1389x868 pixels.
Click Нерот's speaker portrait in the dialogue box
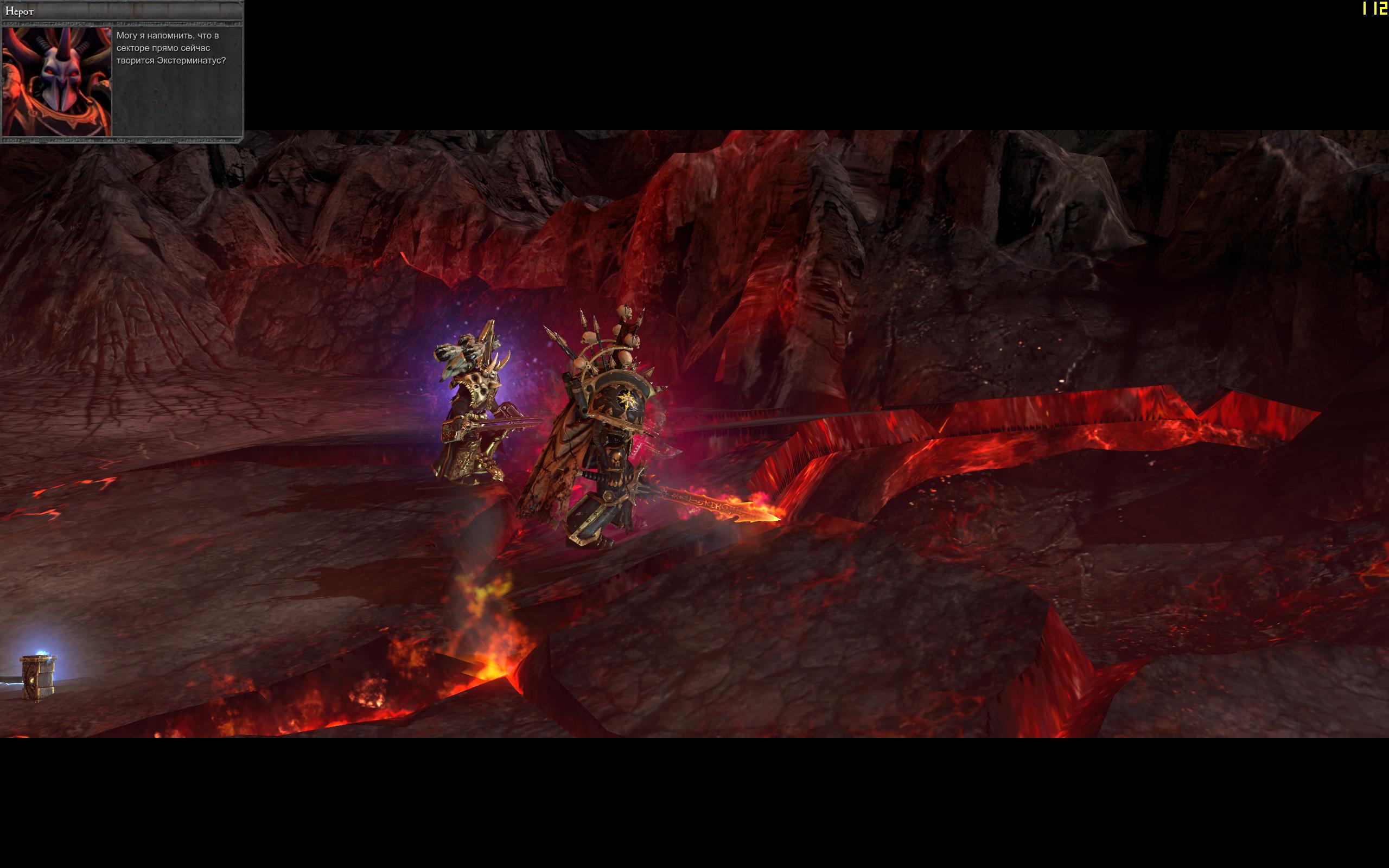pyautogui.click(x=57, y=81)
